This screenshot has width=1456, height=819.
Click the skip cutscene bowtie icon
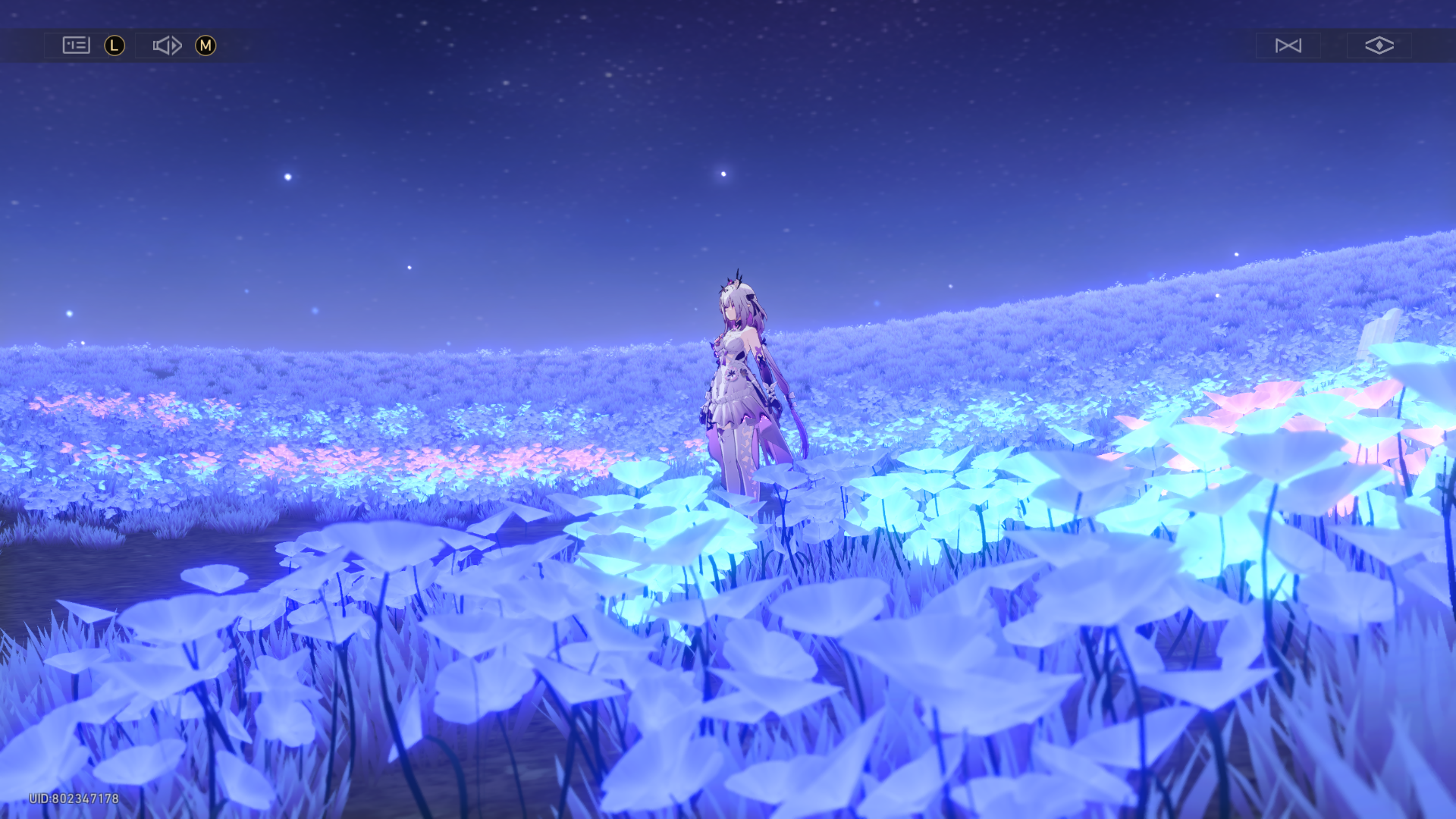coord(1288,45)
